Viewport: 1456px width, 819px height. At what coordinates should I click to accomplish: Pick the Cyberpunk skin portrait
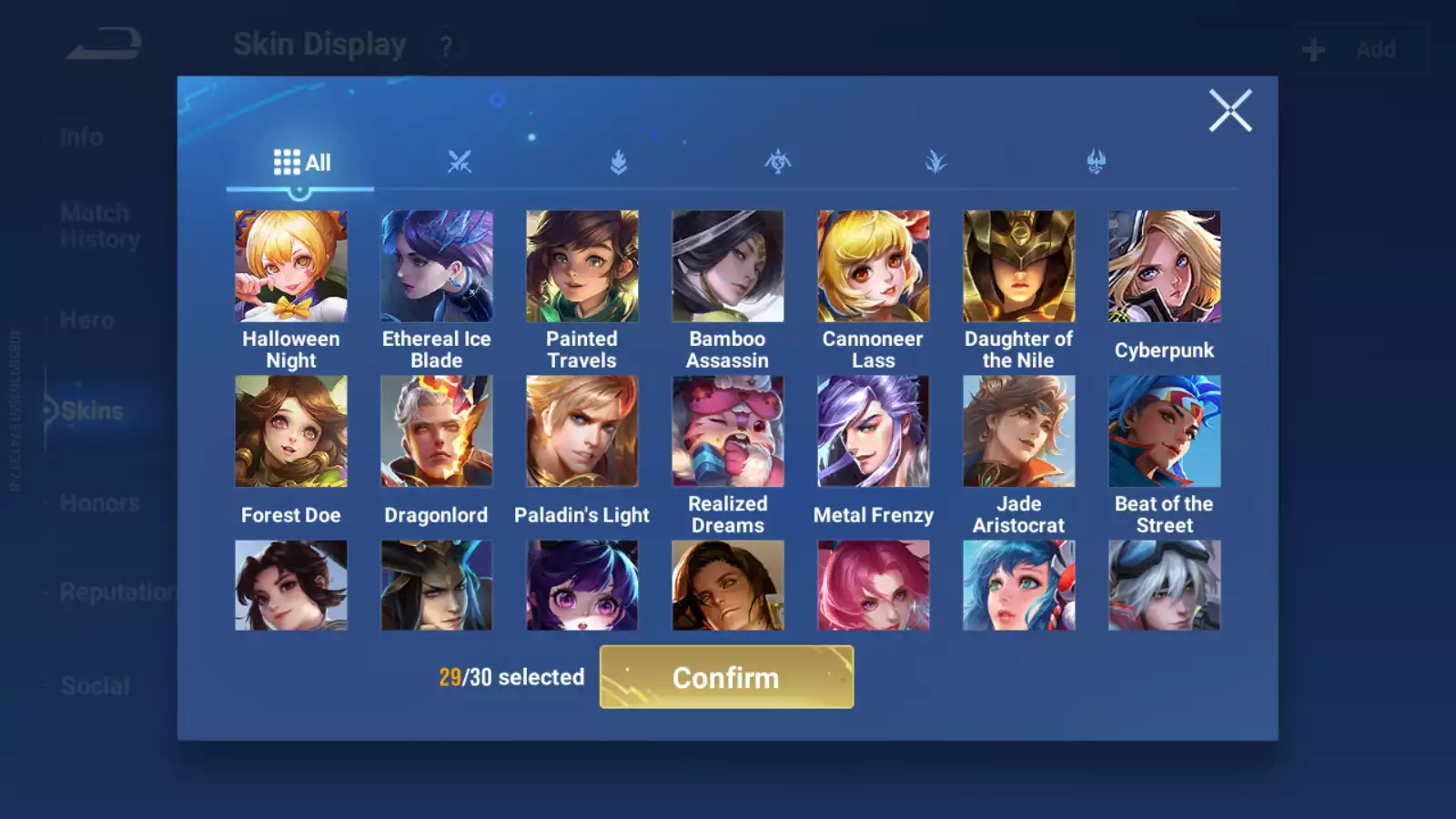[1165, 267]
